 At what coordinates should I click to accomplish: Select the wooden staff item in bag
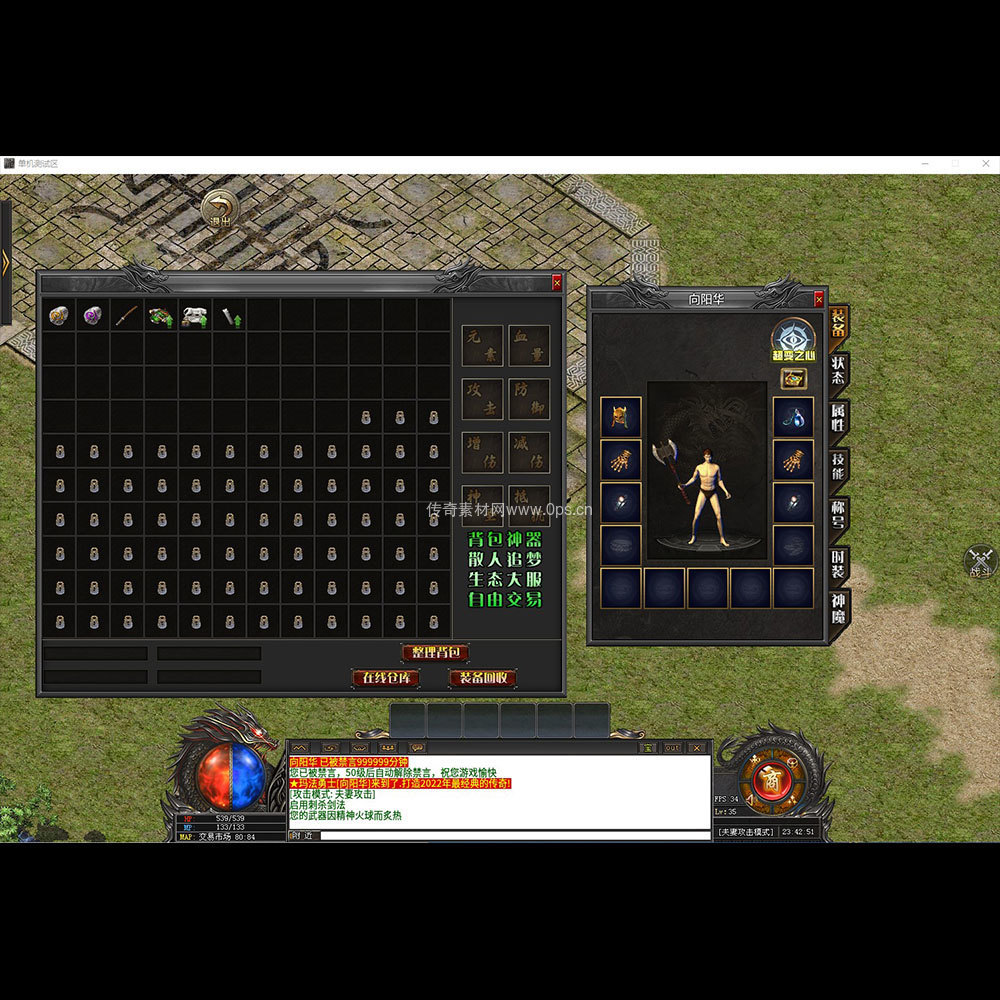(x=127, y=316)
